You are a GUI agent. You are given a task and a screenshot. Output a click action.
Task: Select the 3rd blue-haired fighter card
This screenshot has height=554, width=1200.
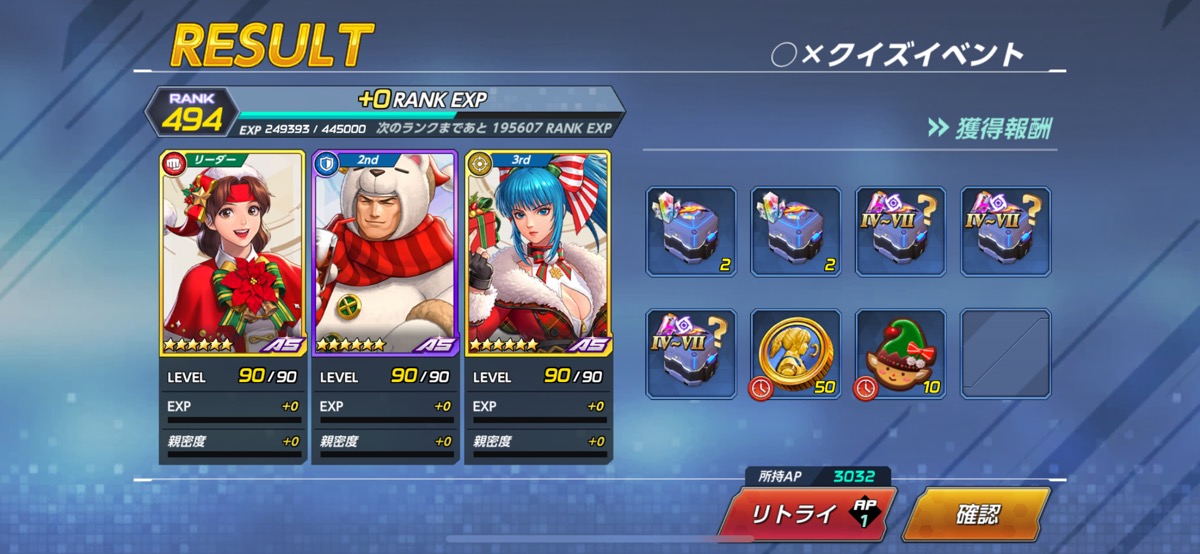538,255
